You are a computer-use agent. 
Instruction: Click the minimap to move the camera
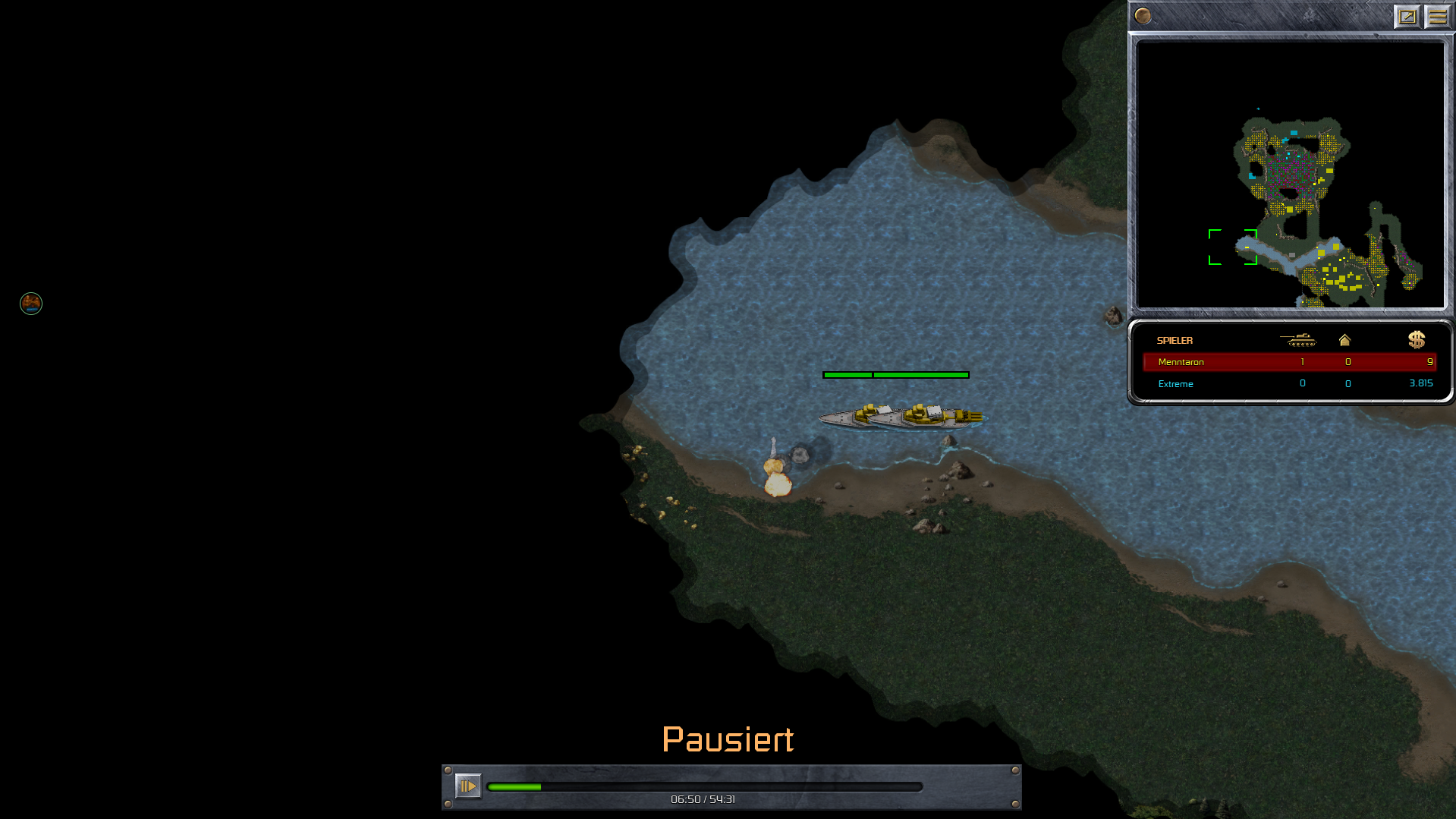[x=1290, y=175]
